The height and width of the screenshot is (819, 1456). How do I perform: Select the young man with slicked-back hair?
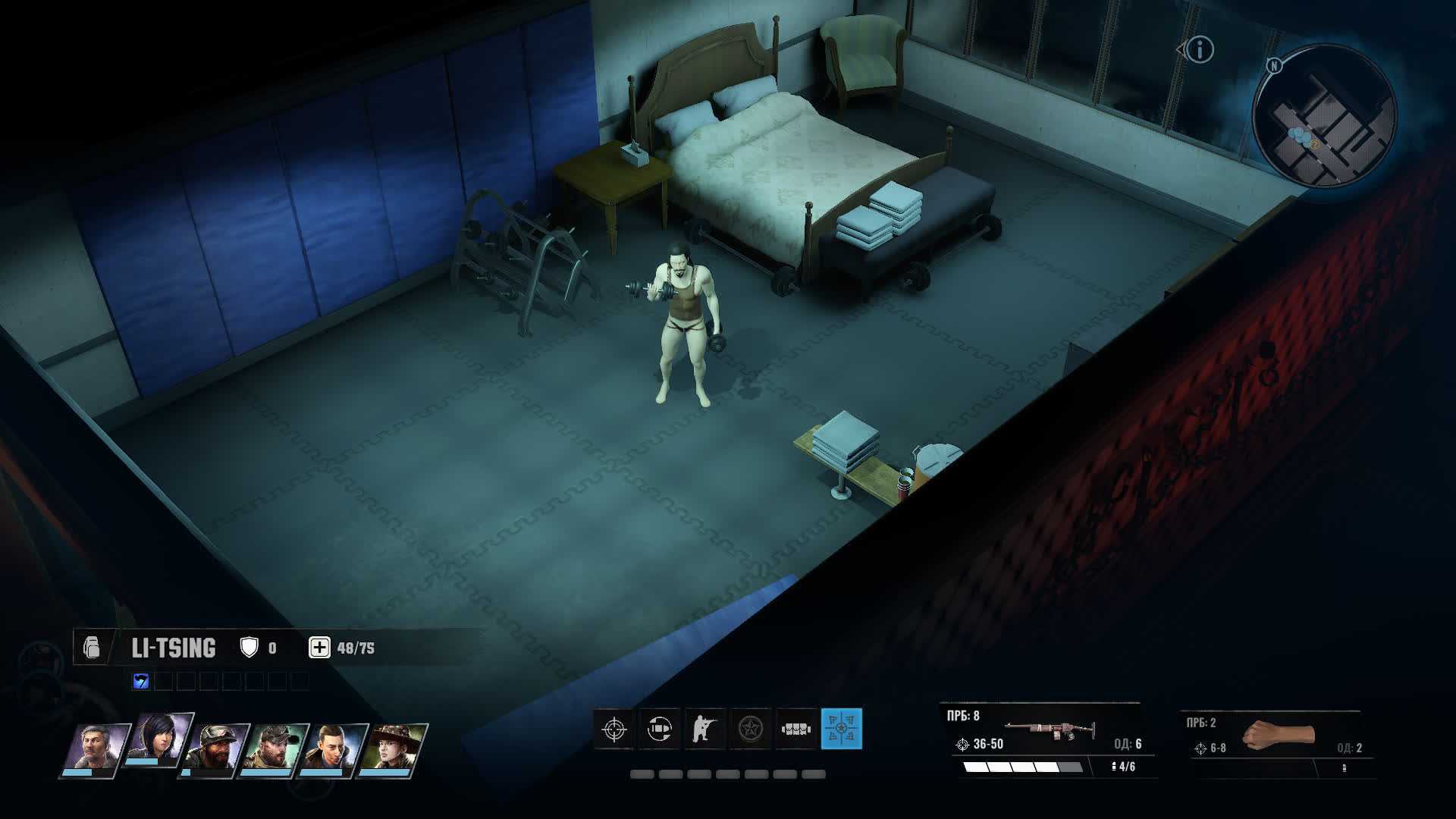tap(334, 748)
